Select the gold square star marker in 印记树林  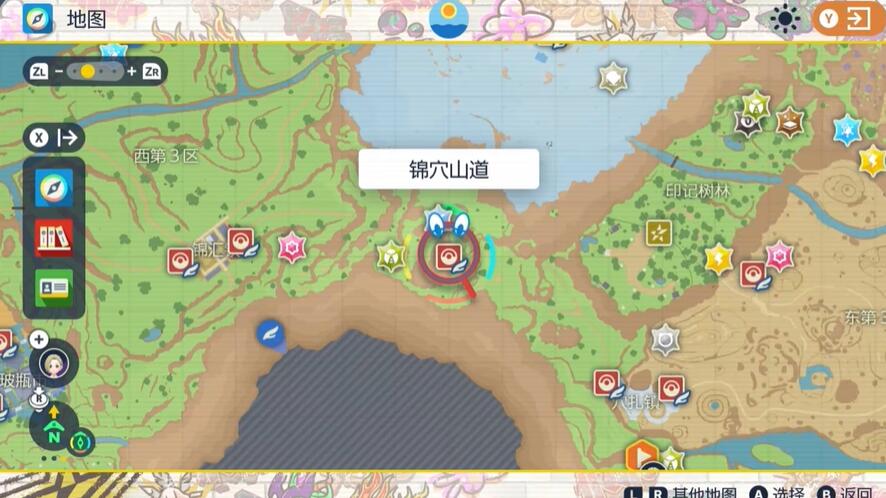658,233
